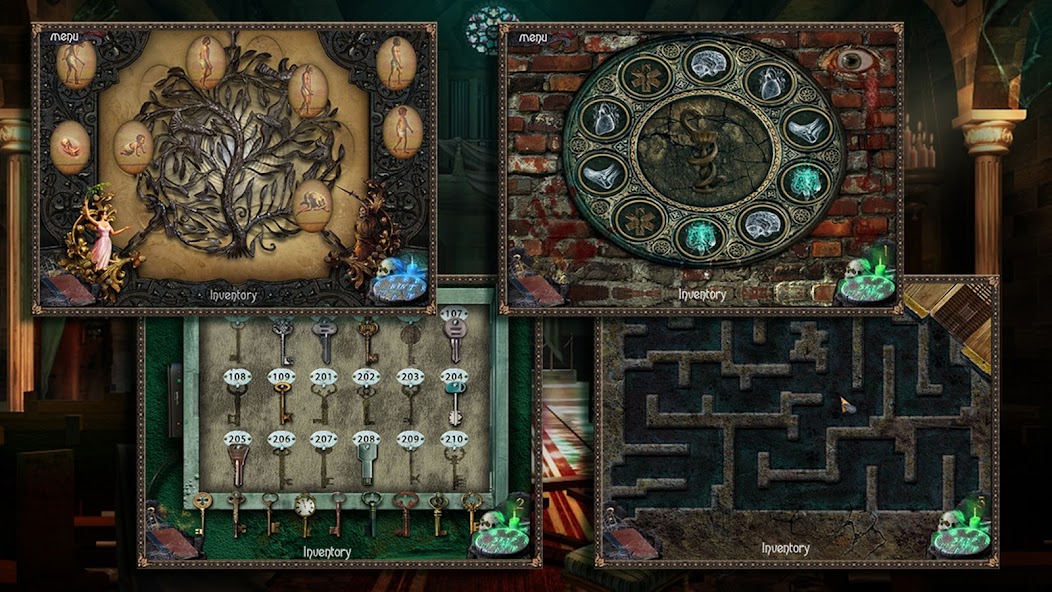Select the key hanging under tag 204
The width and height of the screenshot is (1052, 592).
(454, 402)
